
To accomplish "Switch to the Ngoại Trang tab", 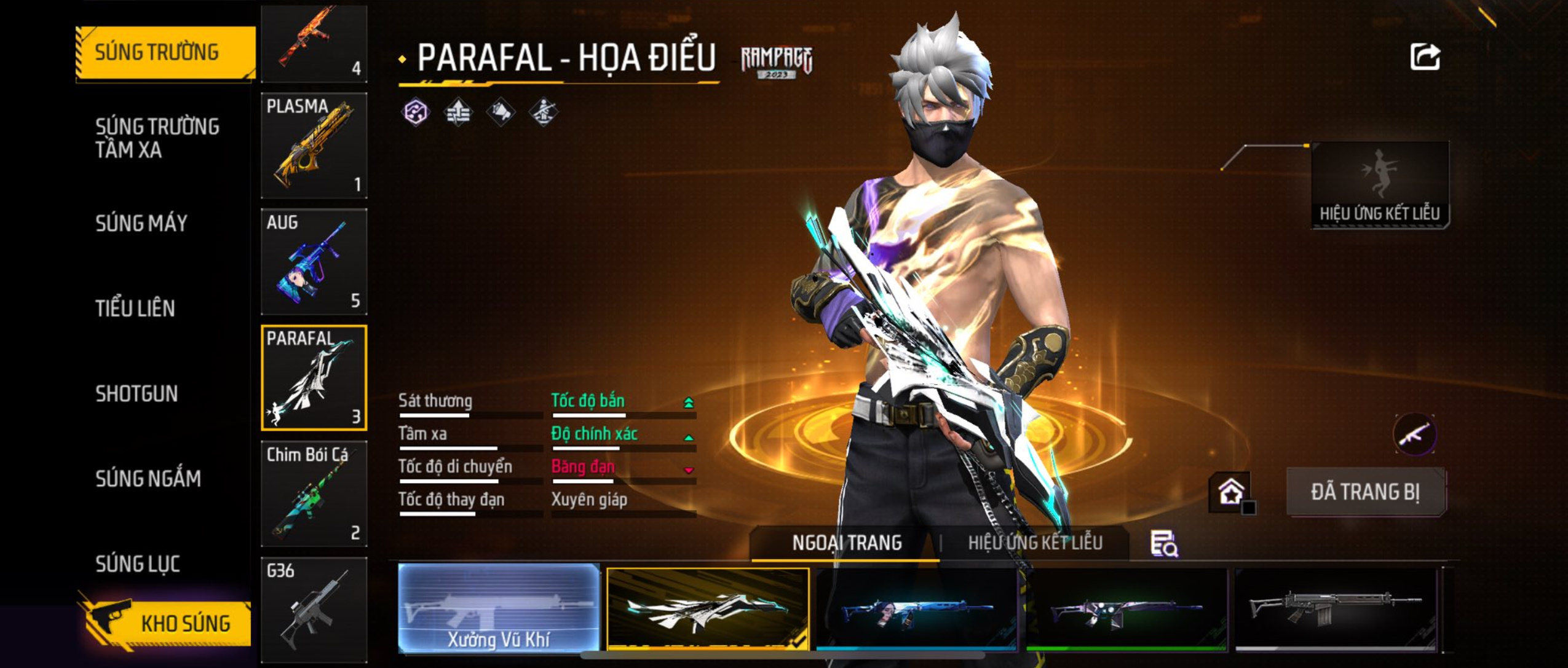I will [847, 543].
